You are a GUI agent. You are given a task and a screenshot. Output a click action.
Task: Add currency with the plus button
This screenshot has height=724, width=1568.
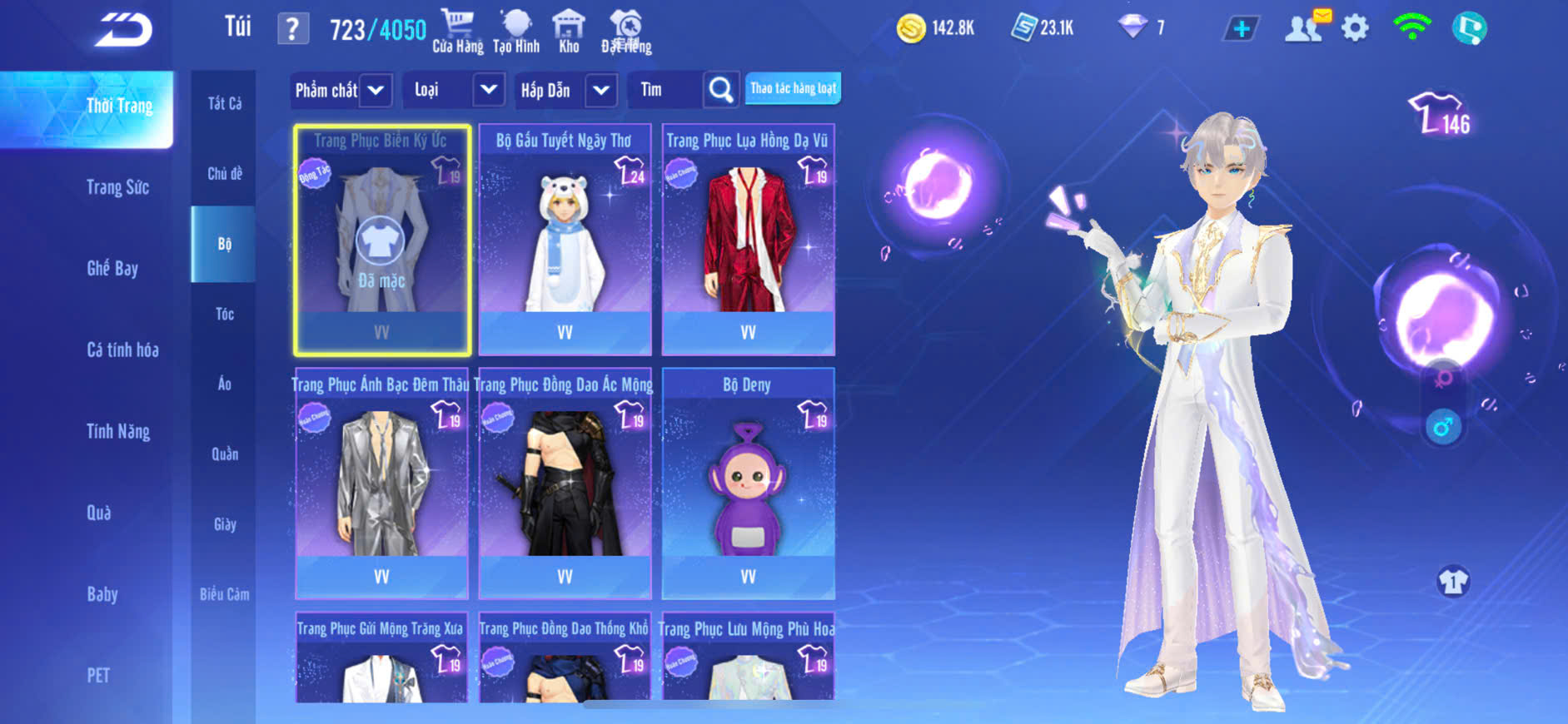click(1241, 29)
